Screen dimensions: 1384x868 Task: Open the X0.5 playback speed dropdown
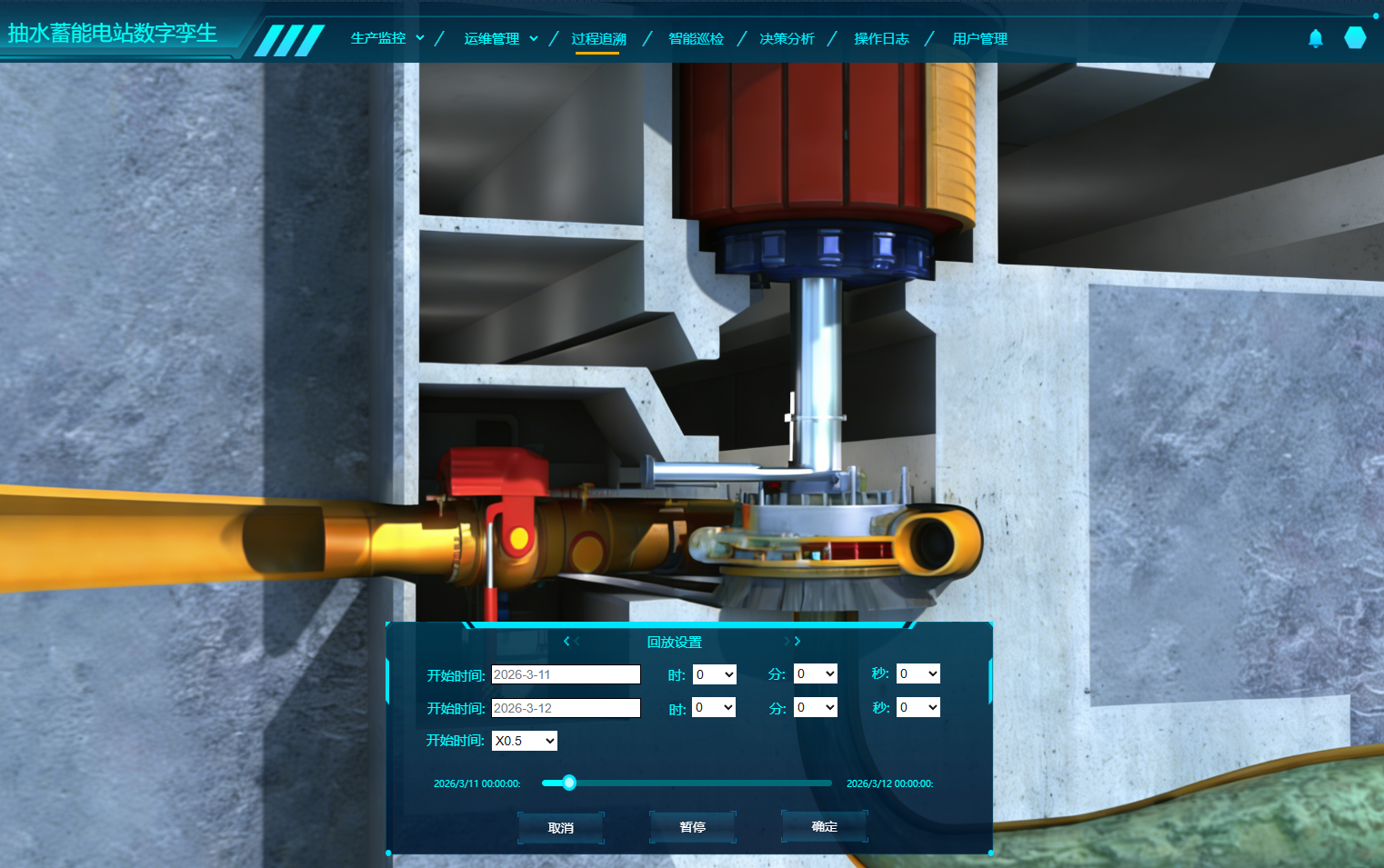tap(525, 741)
